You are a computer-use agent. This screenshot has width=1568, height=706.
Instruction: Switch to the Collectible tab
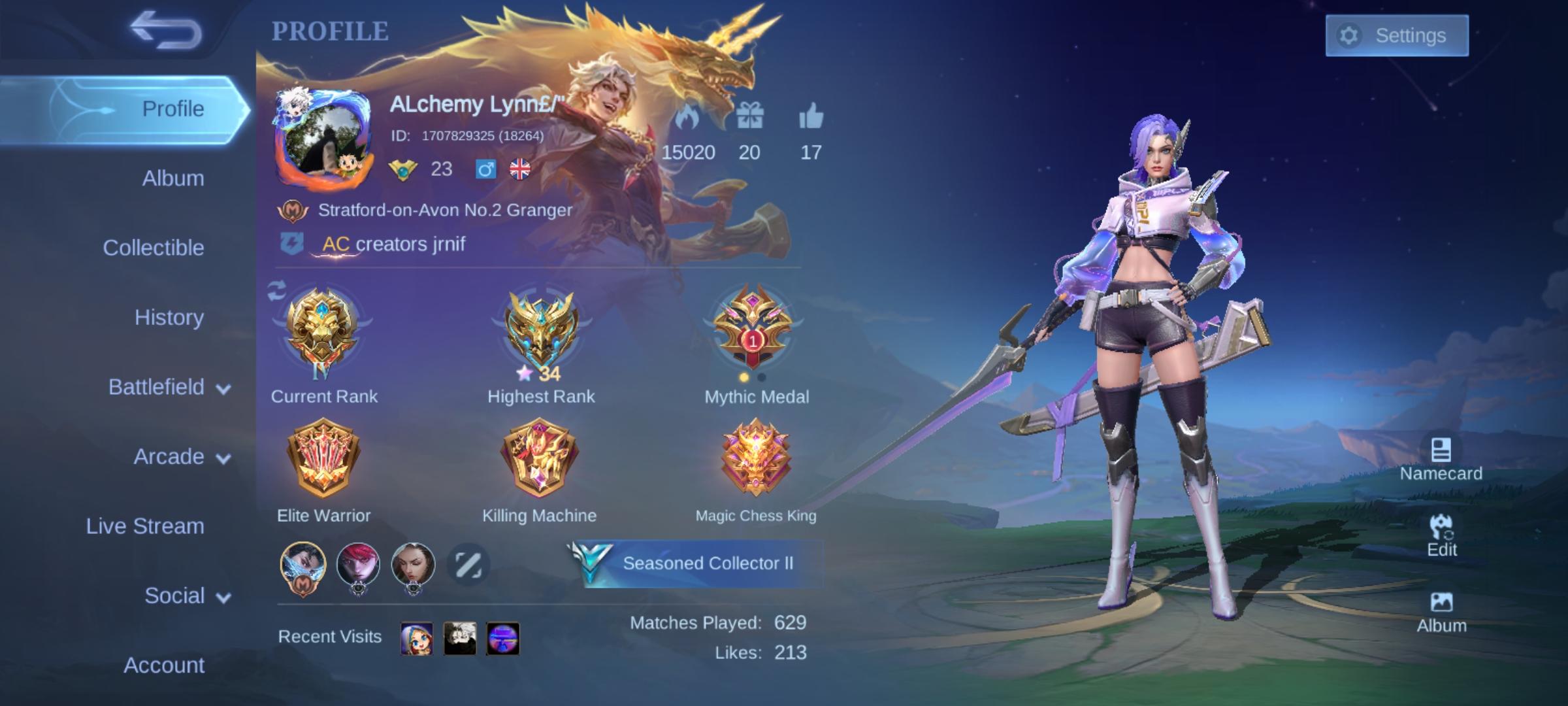(154, 248)
